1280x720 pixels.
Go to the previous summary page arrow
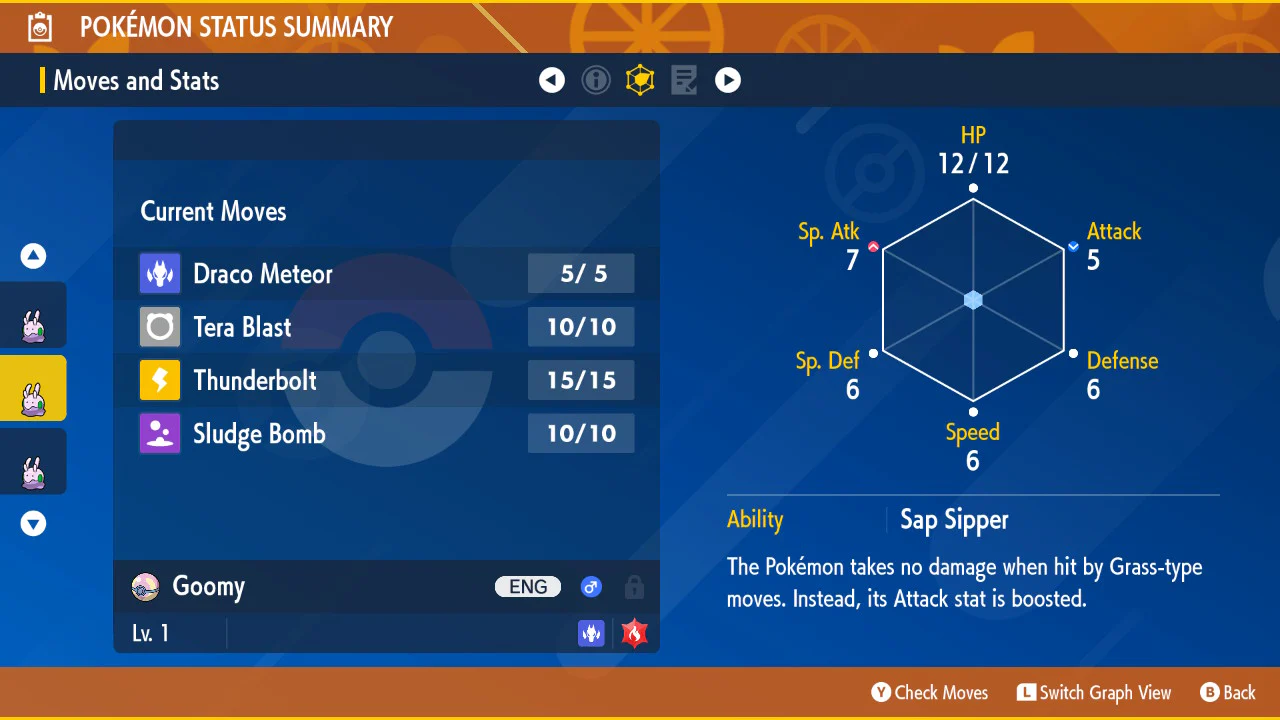(552, 80)
